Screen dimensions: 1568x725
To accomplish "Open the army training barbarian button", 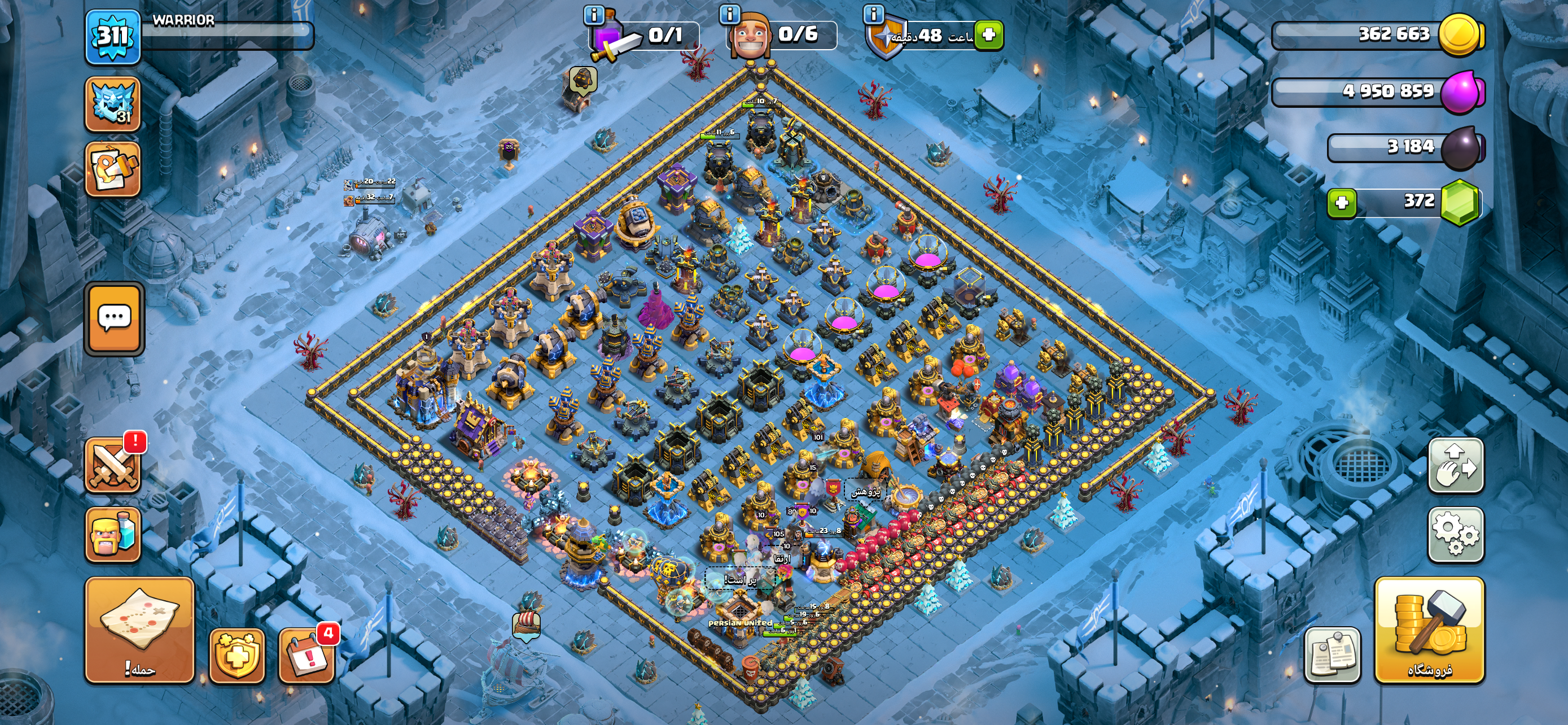I will point(113,535).
